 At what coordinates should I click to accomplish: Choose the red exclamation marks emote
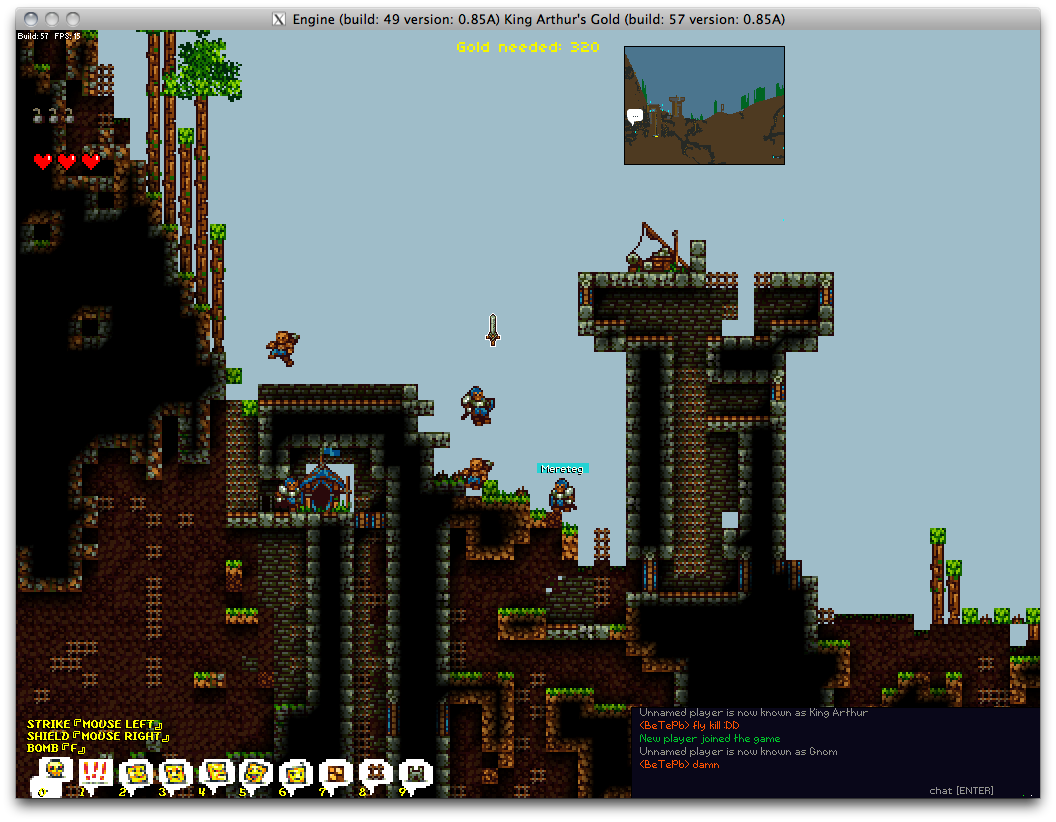coord(95,772)
